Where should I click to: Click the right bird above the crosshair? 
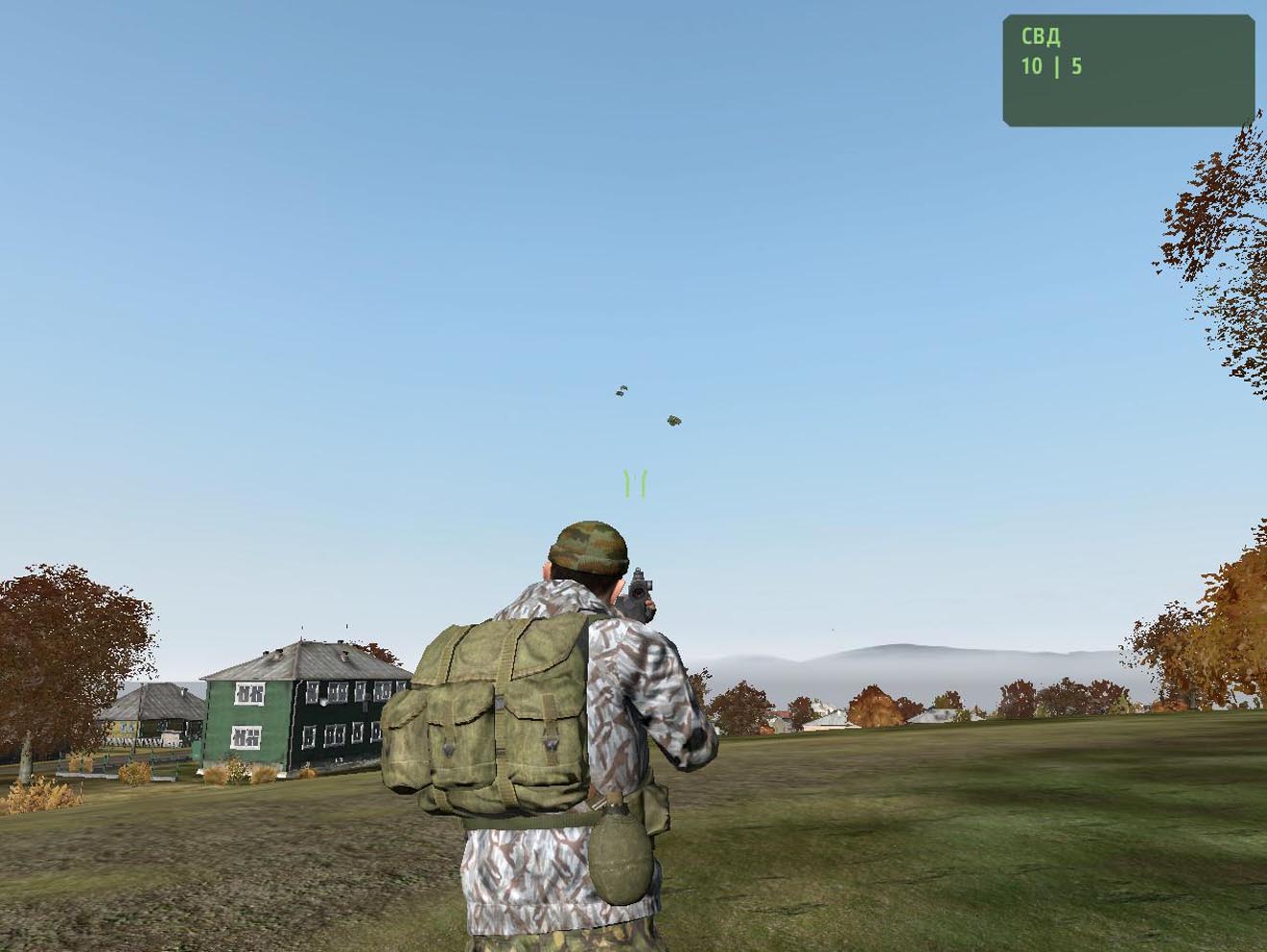coord(671,418)
